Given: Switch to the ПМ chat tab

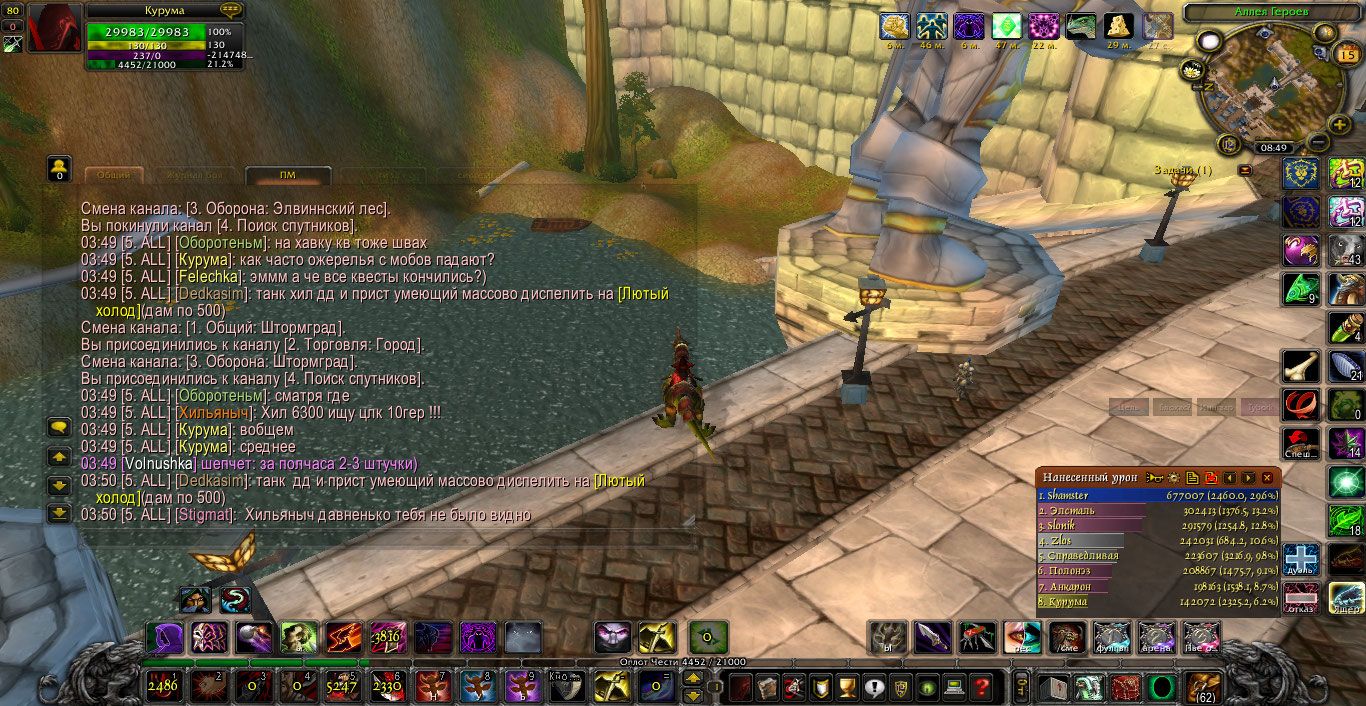Looking at the screenshot, I should click(288, 175).
